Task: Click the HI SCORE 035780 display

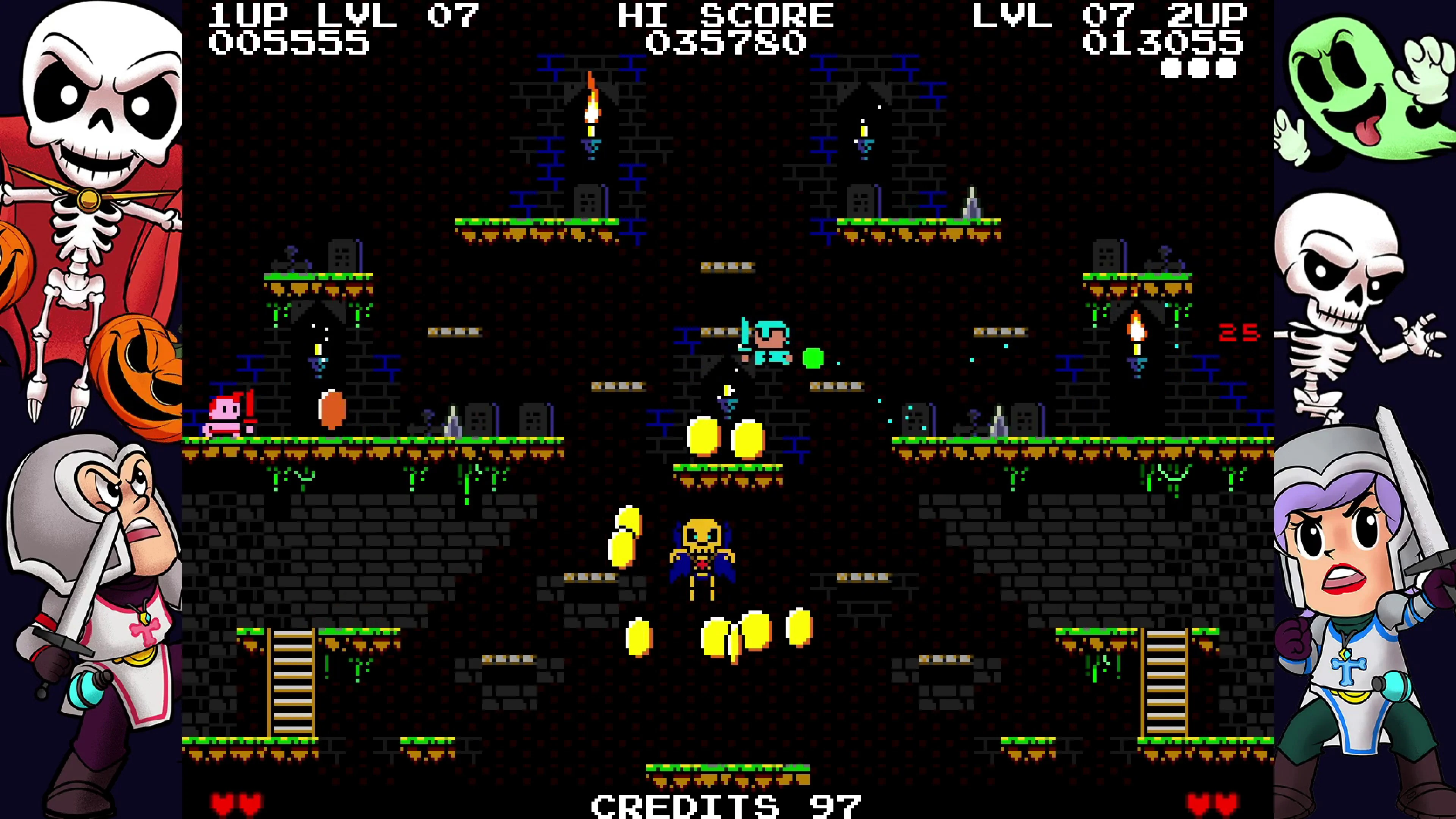Action: click(x=726, y=28)
